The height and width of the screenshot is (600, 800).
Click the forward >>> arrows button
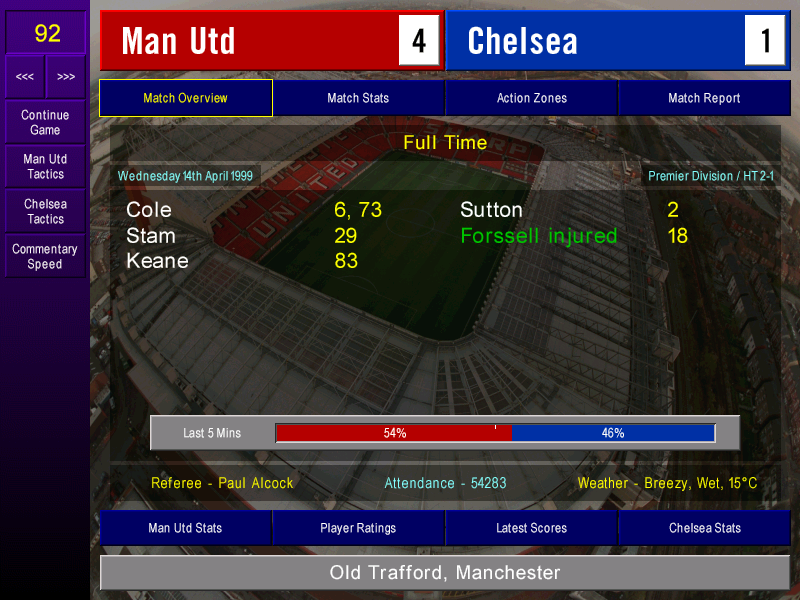(66, 77)
